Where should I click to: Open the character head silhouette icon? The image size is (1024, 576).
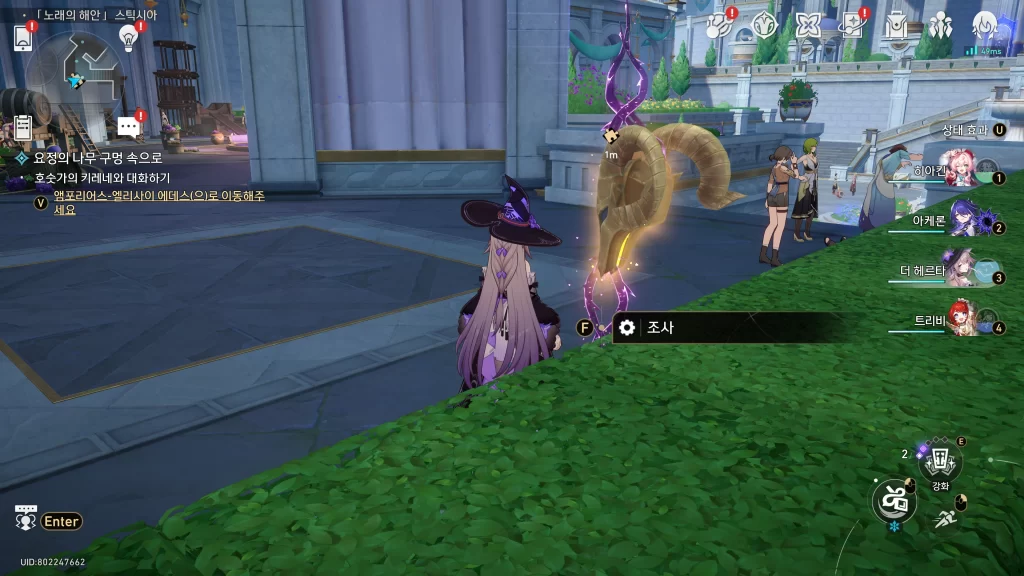click(x=985, y=26)
